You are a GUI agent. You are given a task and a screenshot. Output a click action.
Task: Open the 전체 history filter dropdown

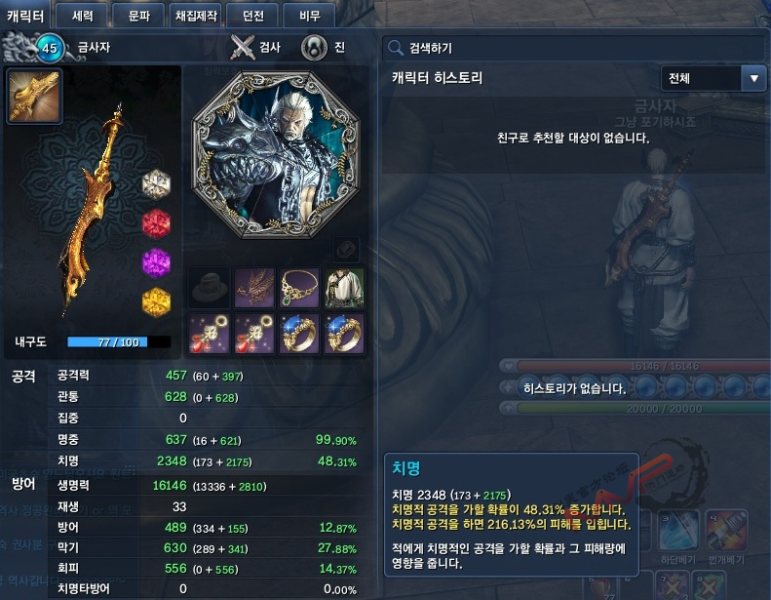pos(713,78)
